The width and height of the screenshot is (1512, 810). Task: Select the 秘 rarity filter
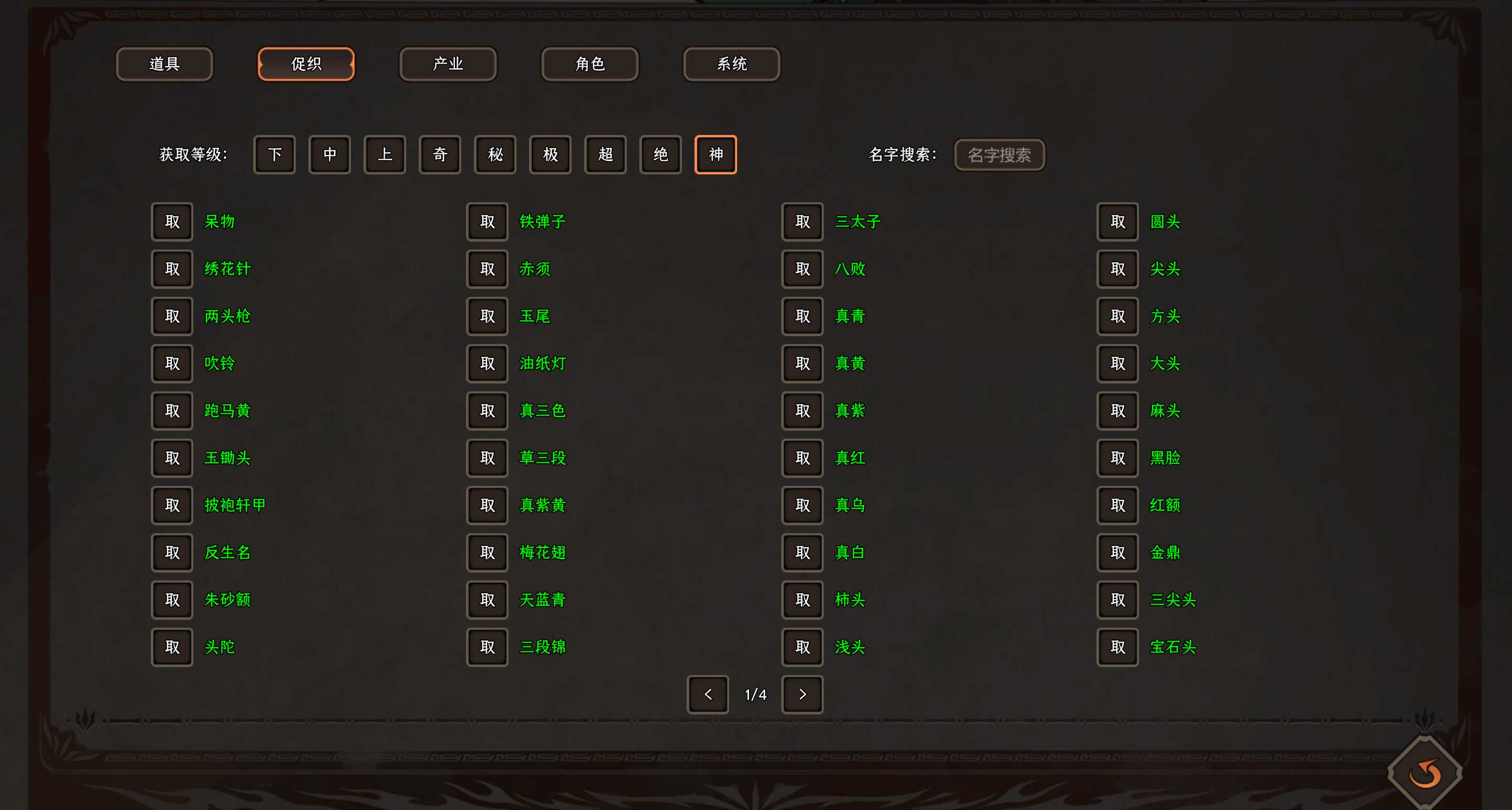click(495, 154)
